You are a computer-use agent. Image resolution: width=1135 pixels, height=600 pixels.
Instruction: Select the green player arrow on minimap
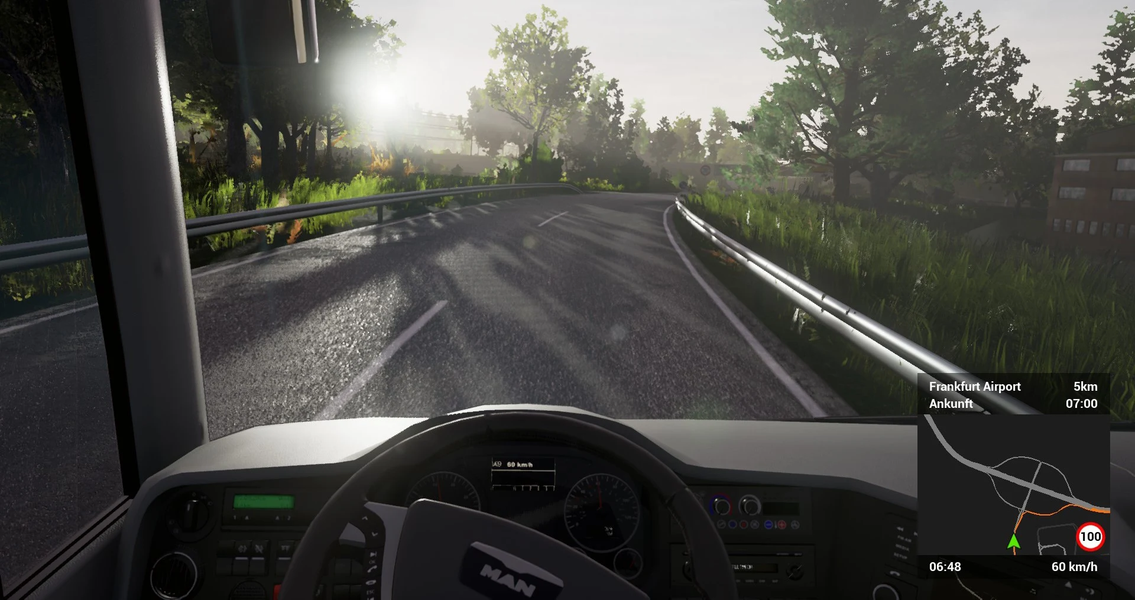1013,541
